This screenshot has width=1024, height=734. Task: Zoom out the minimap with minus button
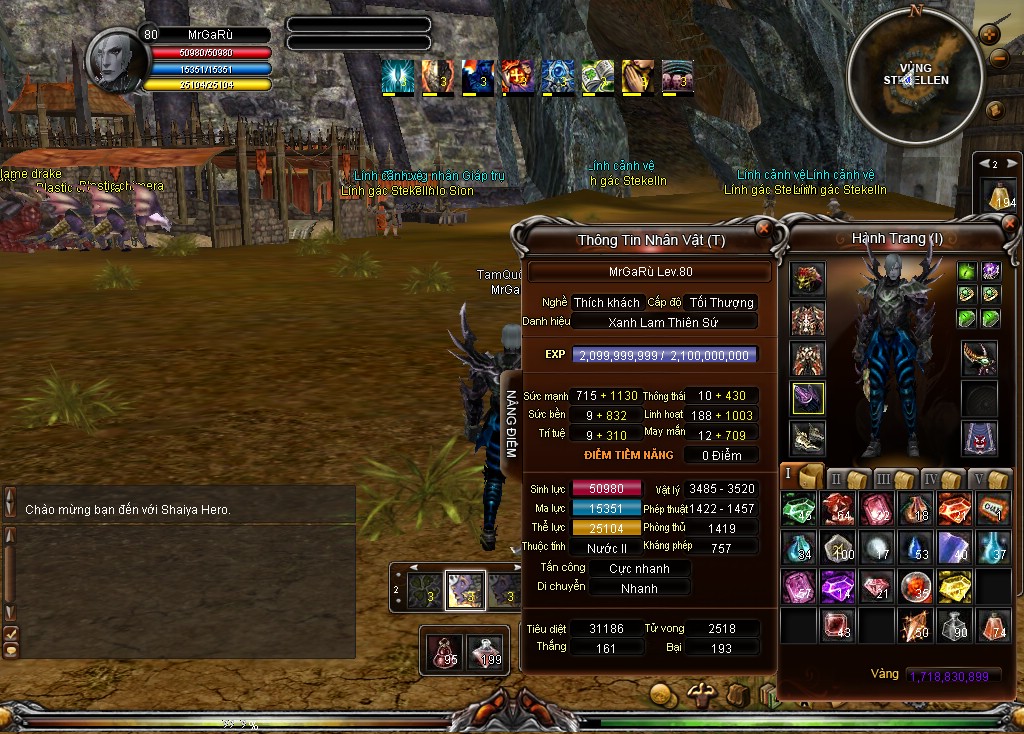997,58
